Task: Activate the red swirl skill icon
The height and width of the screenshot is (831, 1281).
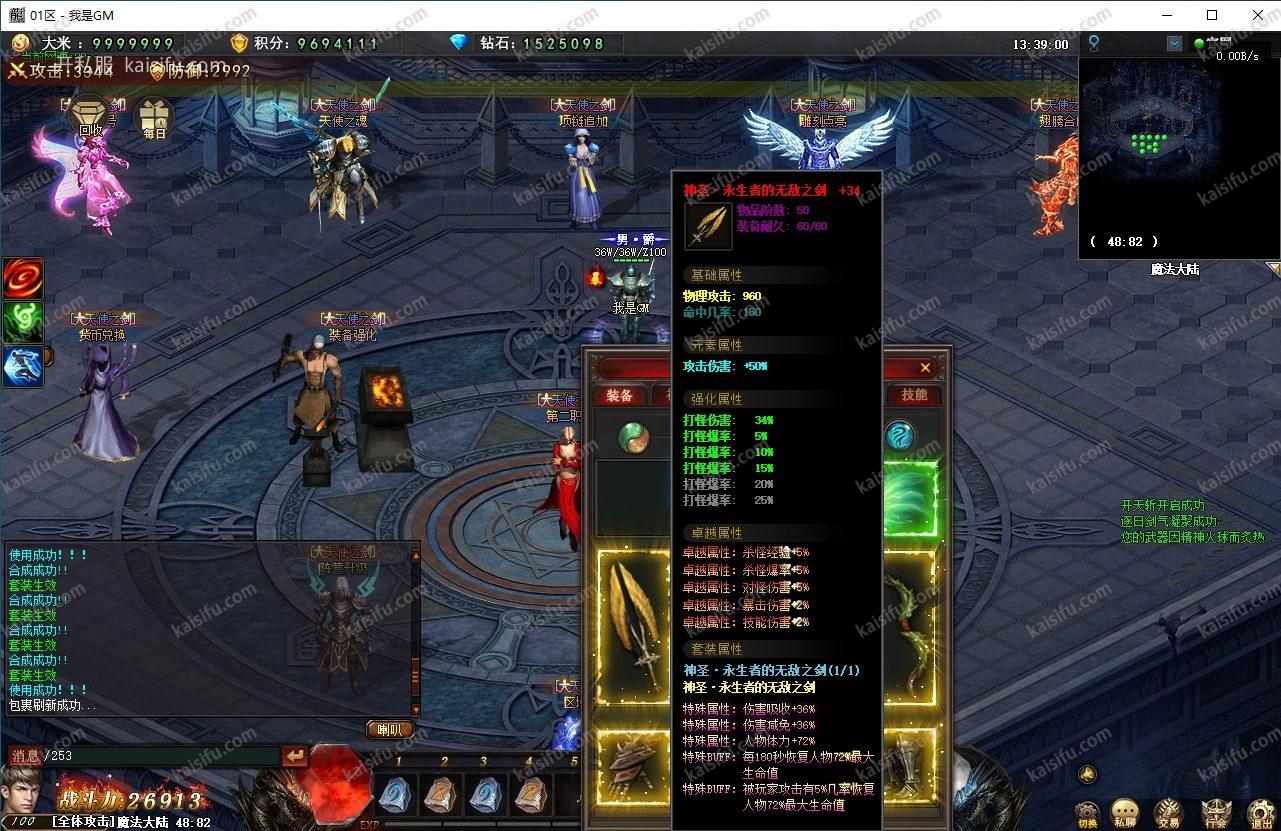Action: click(x=22, y=278)
